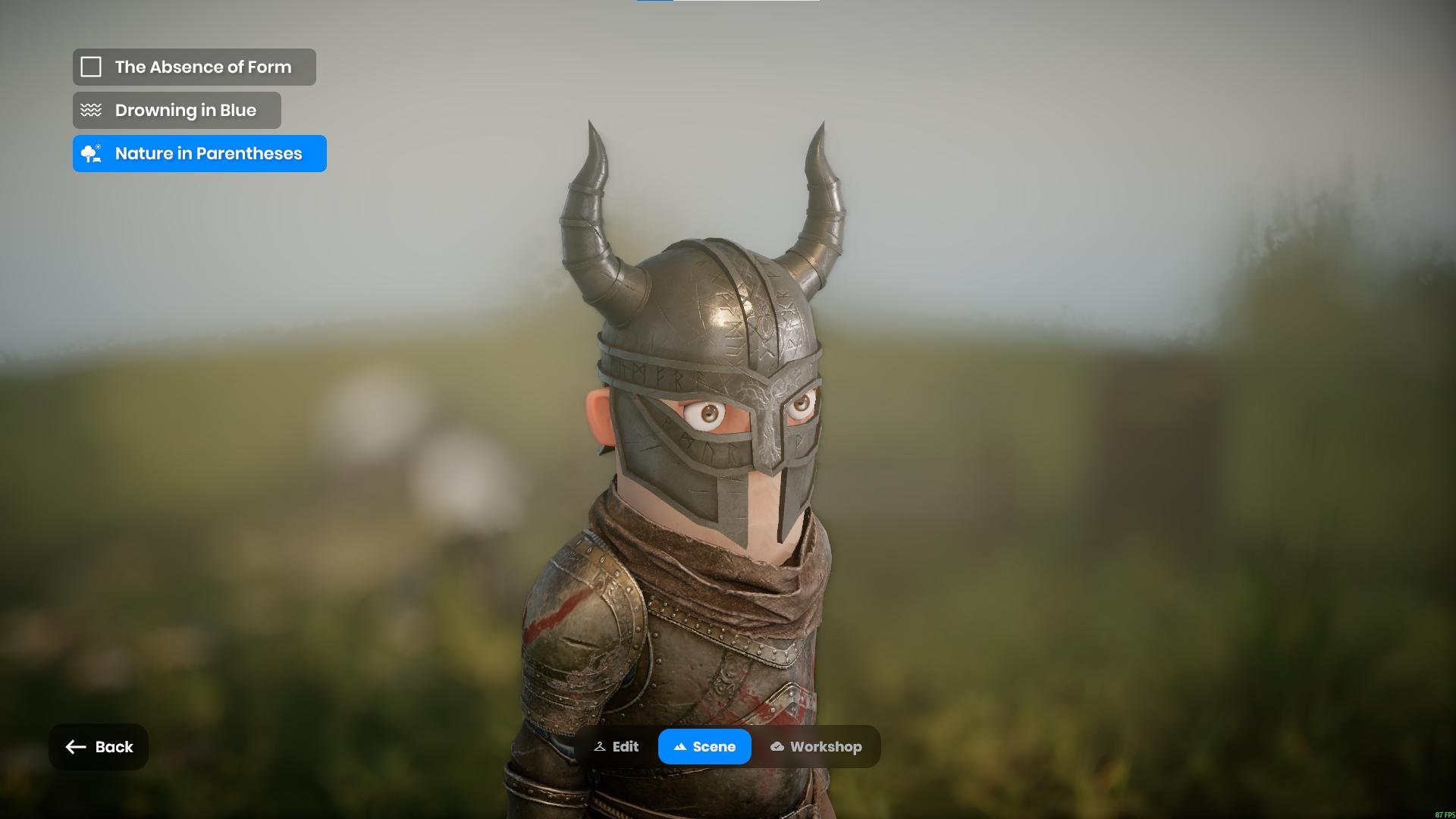The image size is (1456, 819).
Task: Select The Absence of Form scene
Action: click(194, 67)
